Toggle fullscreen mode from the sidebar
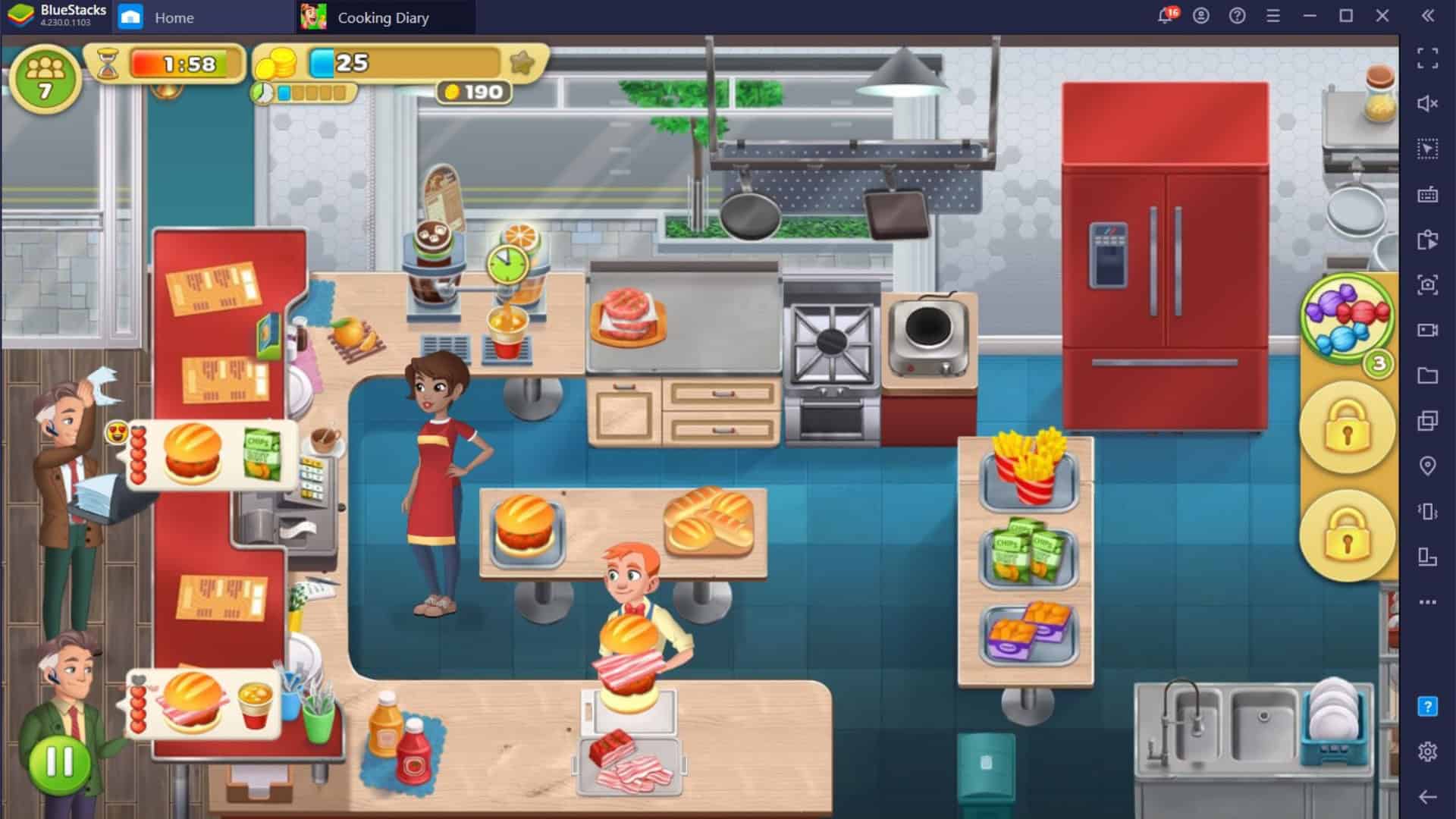Screen dimensions: 1456x819 (x=1429, y=56)
